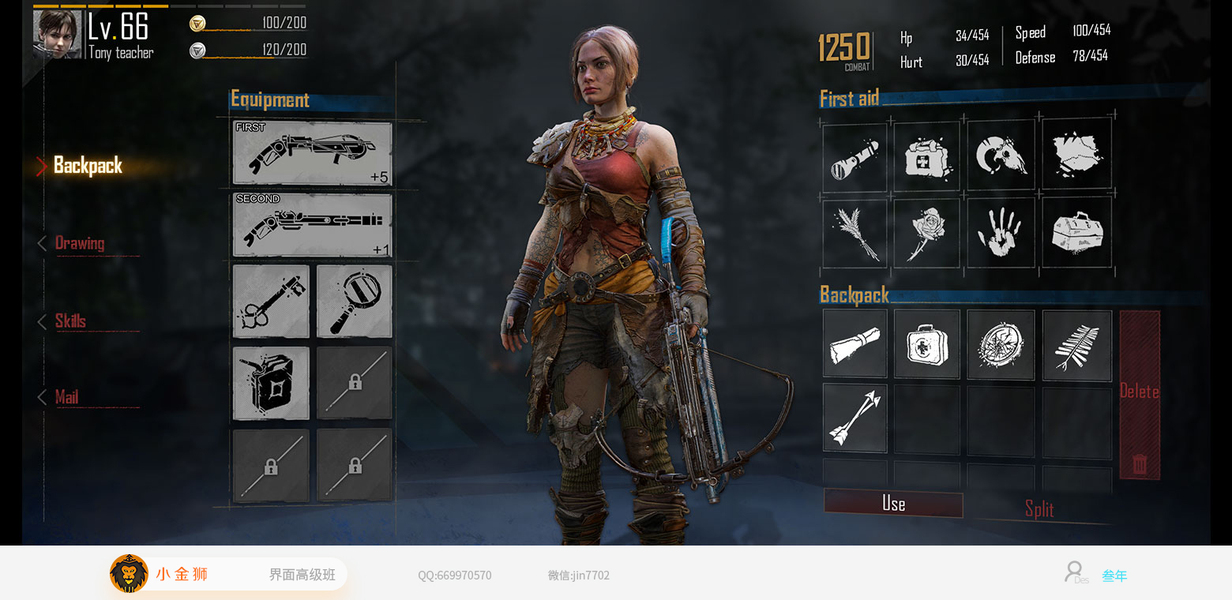Choose the medkit in First aid
1232x600 pixels.
click(927, 157)
